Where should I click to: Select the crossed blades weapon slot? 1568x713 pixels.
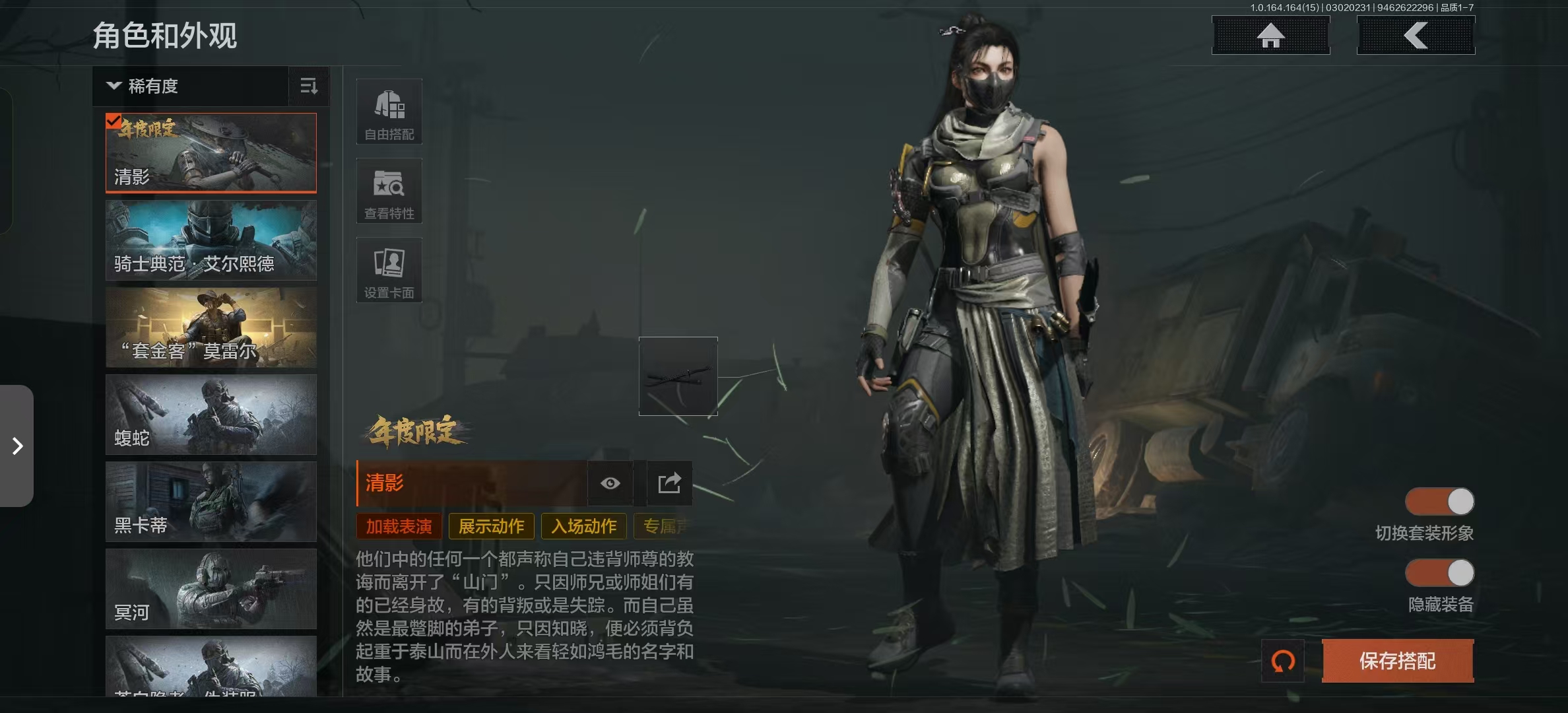[x=678, y=376]
